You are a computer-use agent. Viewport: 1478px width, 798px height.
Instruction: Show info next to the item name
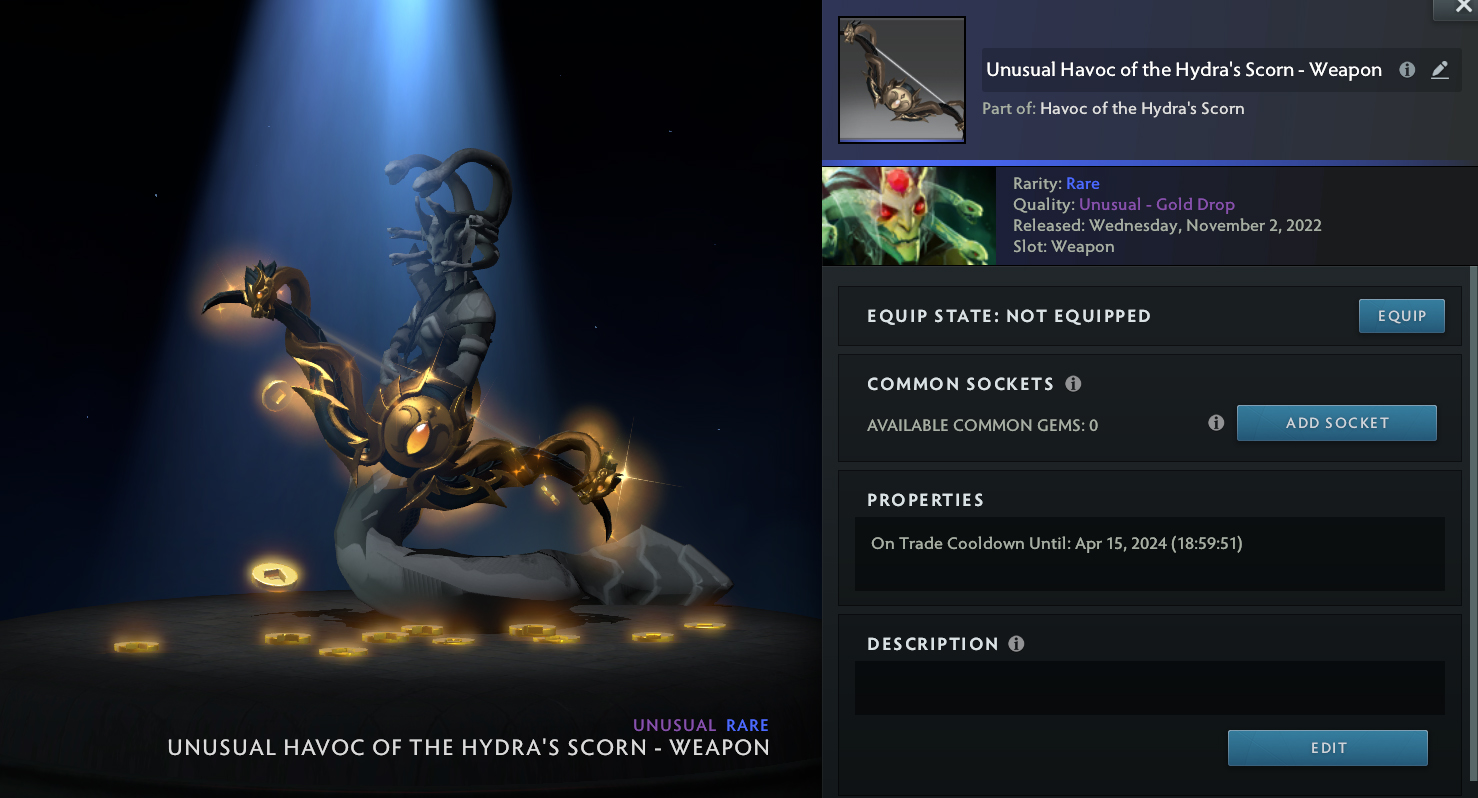(x=1407, y=70)
